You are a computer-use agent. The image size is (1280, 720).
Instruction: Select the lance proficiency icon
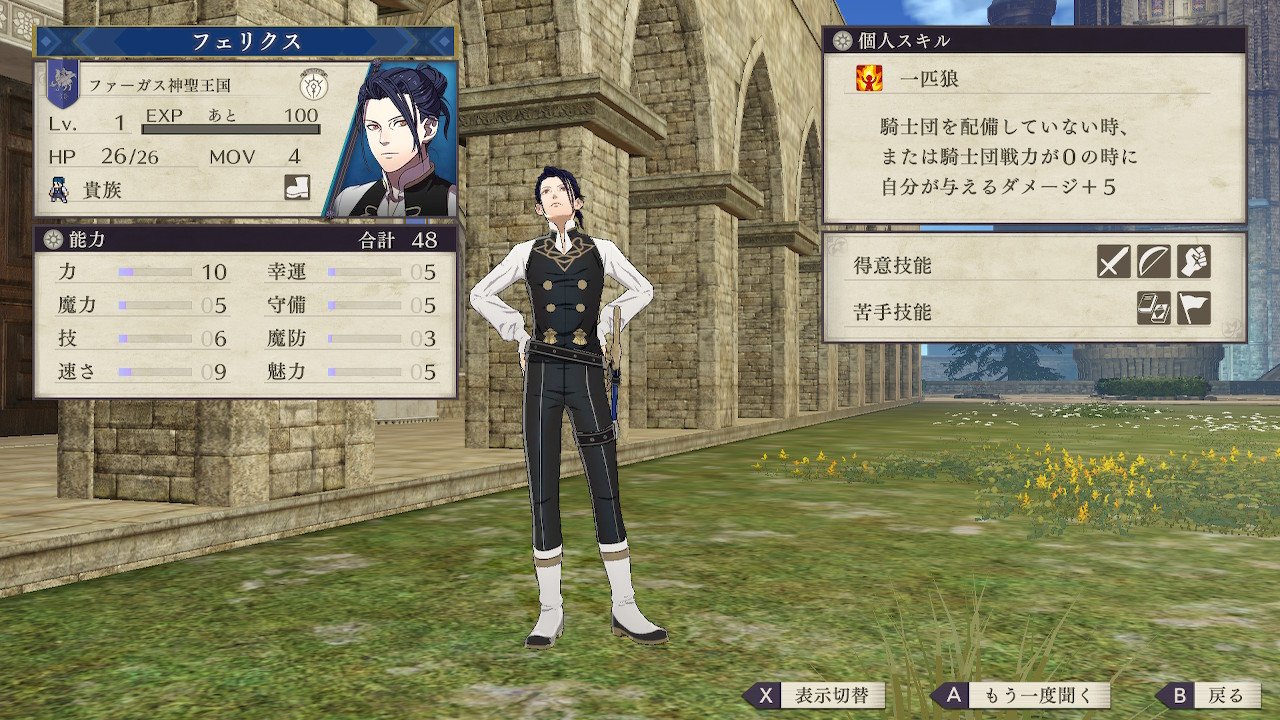[x=1153, y=262]
